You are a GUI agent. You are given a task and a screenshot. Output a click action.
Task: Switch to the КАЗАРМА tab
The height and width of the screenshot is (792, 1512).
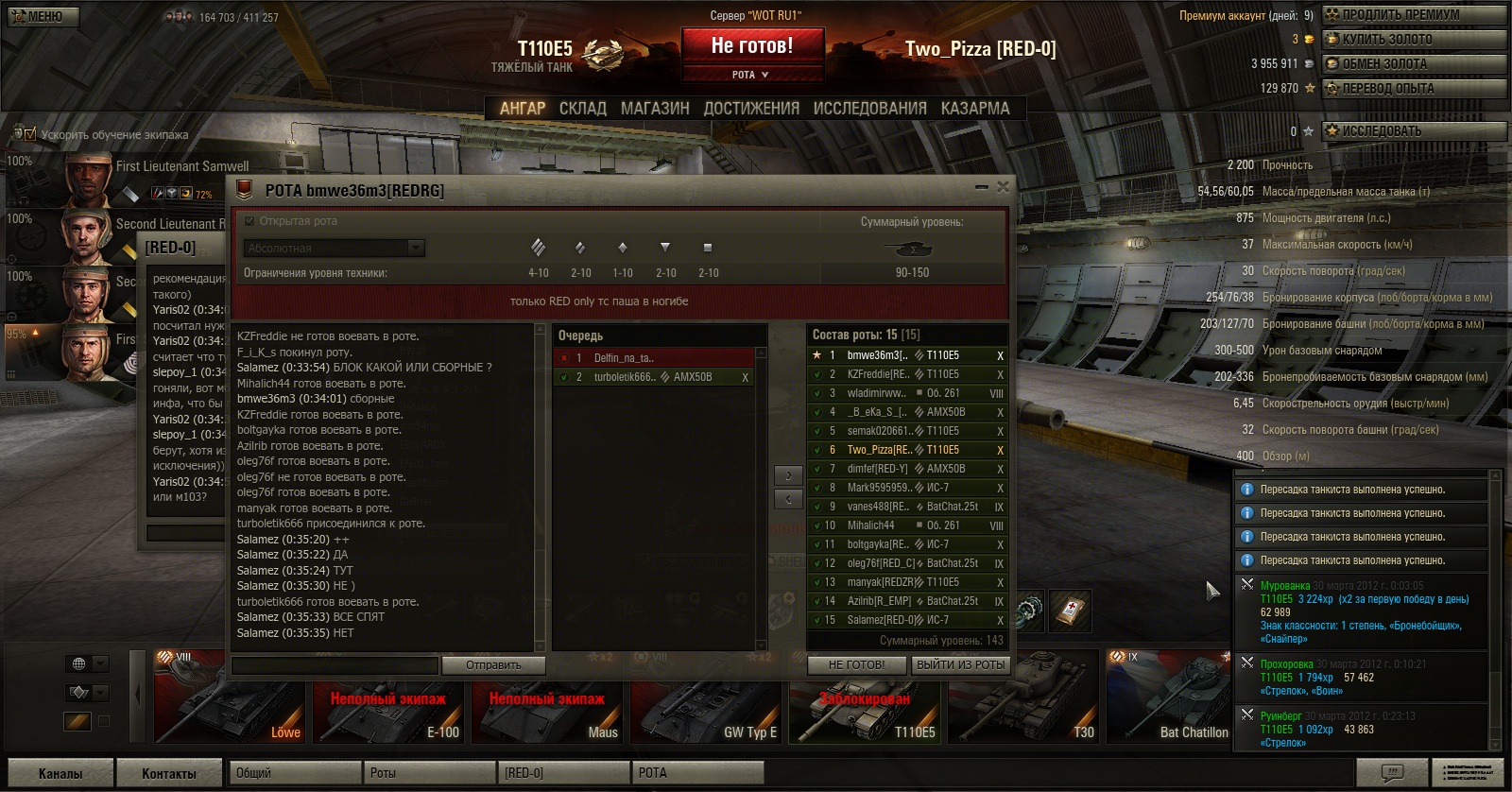click(974, 109)
